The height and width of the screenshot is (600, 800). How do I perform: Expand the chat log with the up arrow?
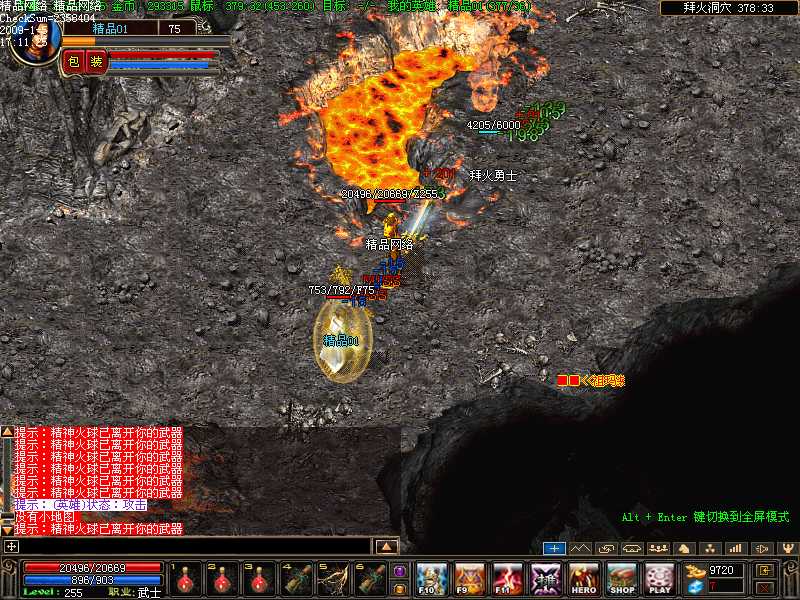tap(386, 546)
